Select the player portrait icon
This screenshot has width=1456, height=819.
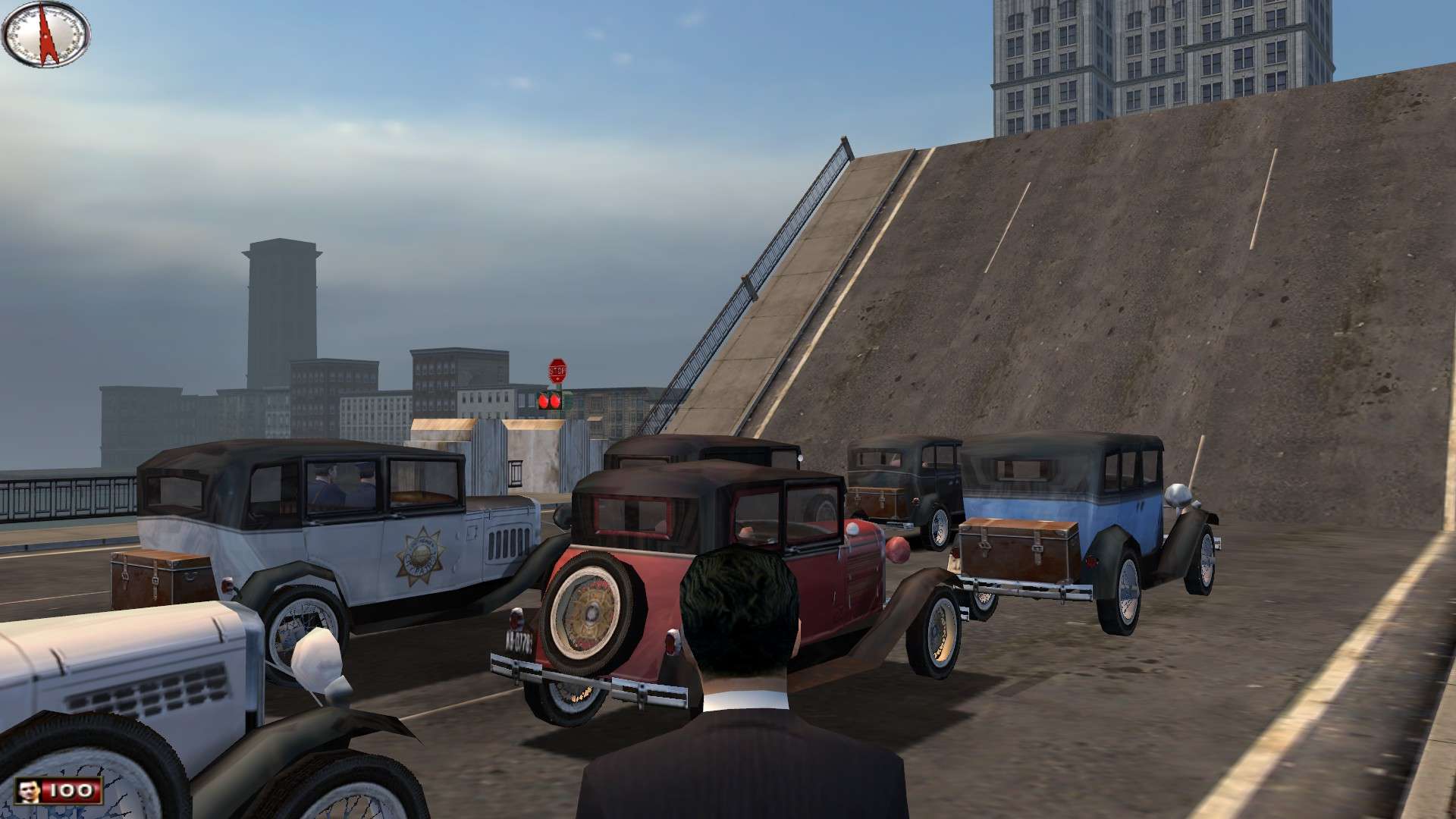click(30, 791)
